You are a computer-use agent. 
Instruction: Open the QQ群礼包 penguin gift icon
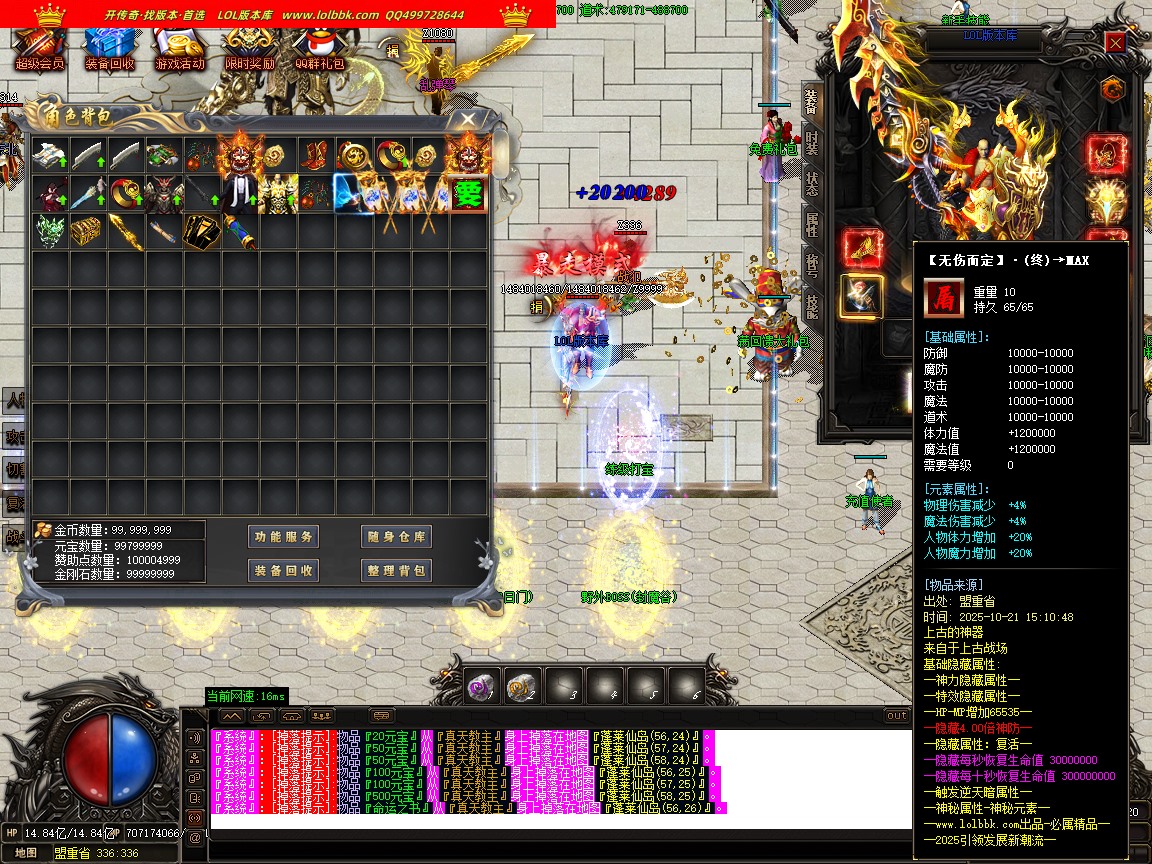[319, 47]
